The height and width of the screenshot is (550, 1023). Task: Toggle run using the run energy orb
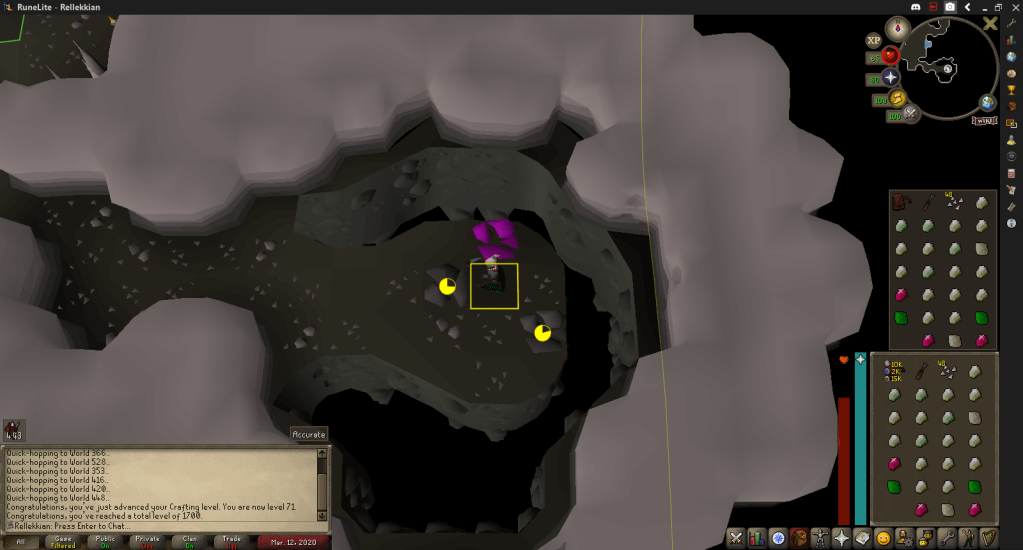click(897, 99)
